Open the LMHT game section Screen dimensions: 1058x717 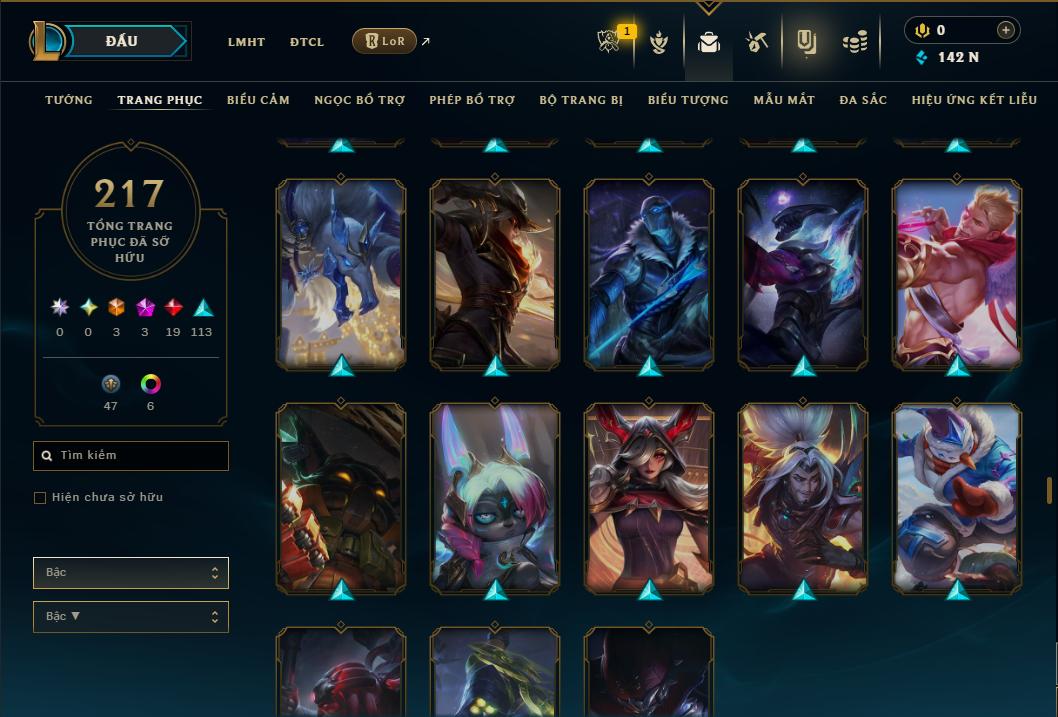coord(246,42)
